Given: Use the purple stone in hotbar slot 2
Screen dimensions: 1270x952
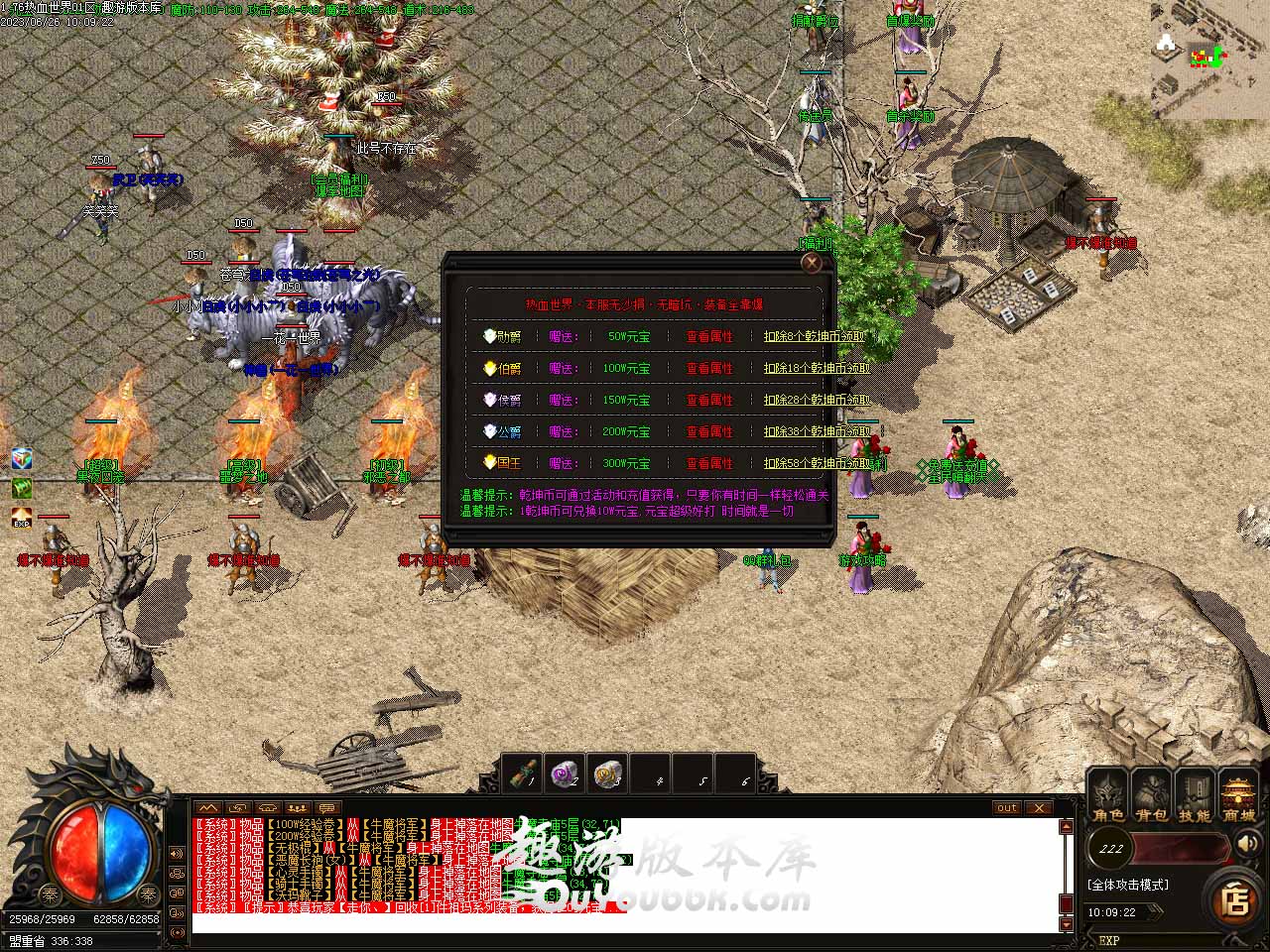Looking at the screenshot, I should (x=567, y=773).
